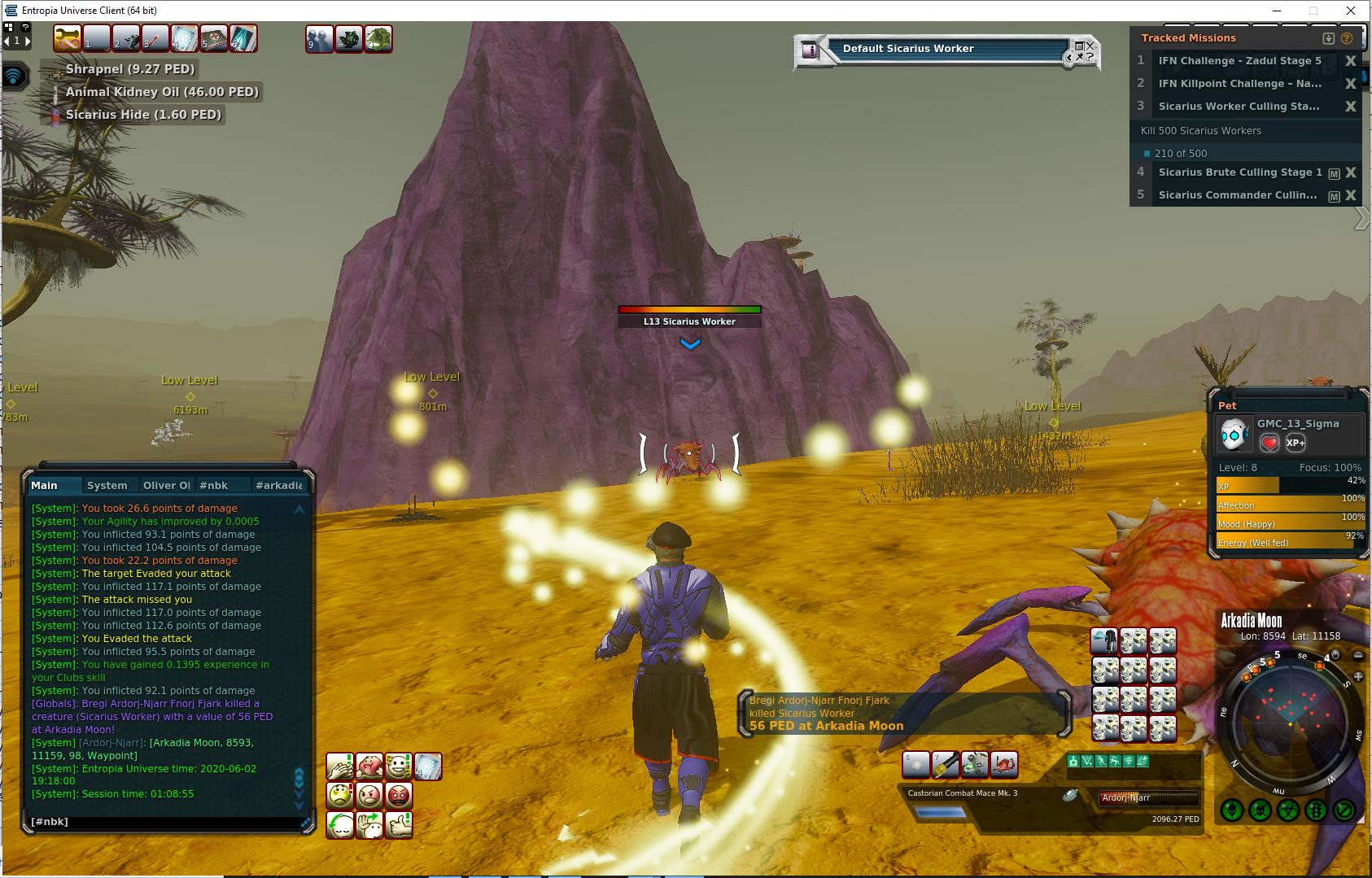This screenshot has width=1372, height=878.
Task: Activate the wrench repair action icon
Action: (x=68, y=38)
